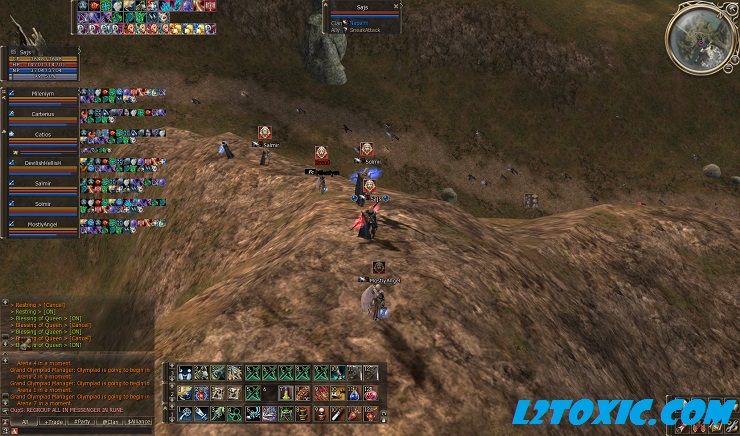740x436 pixels.
Task: Select Saimir in the party list
Action: [43, 183]
